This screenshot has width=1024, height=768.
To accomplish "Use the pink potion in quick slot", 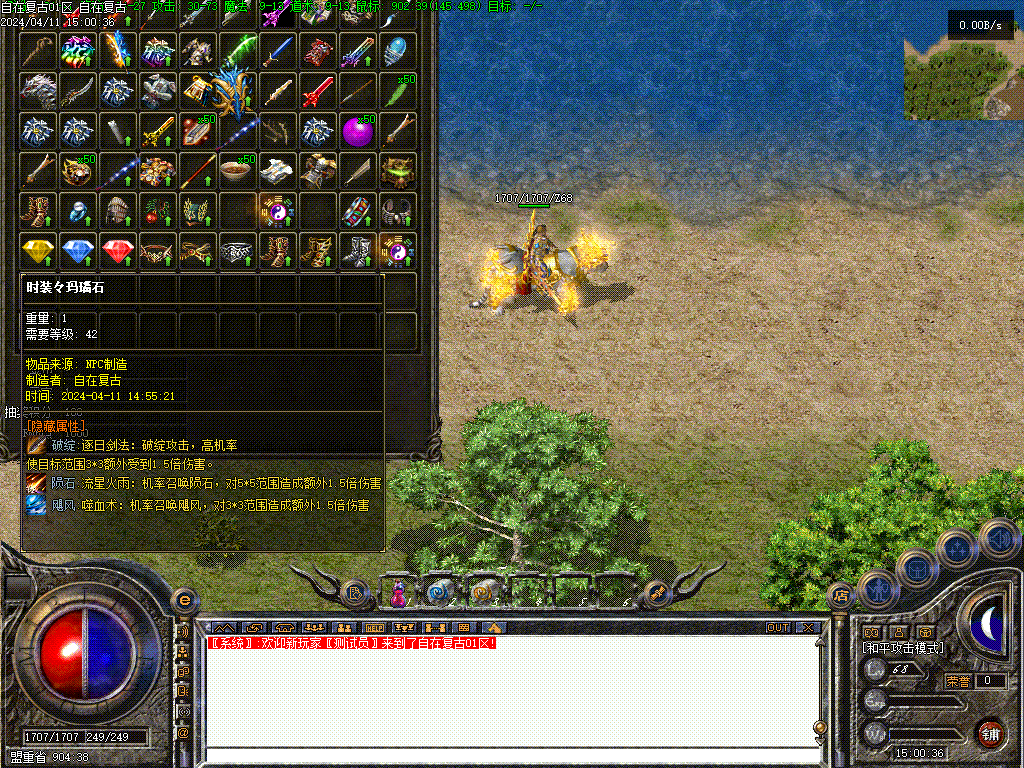I will tap(399, 593).
